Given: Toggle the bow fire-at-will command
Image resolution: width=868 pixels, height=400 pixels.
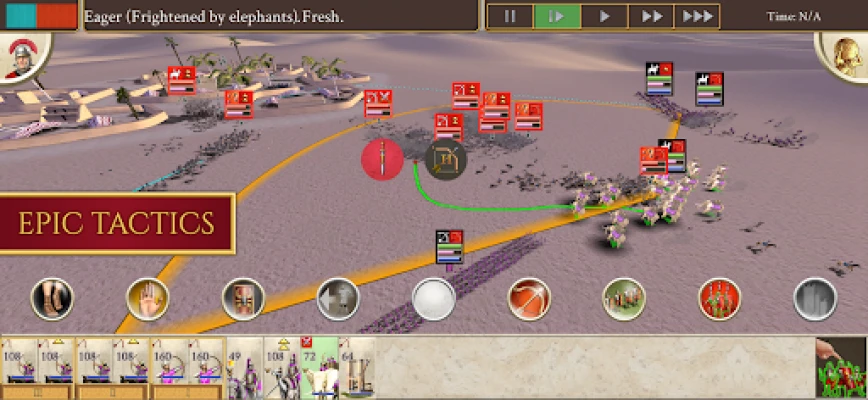Looking at the screenshot, I should pyautogui.click(x=529, y=299).
